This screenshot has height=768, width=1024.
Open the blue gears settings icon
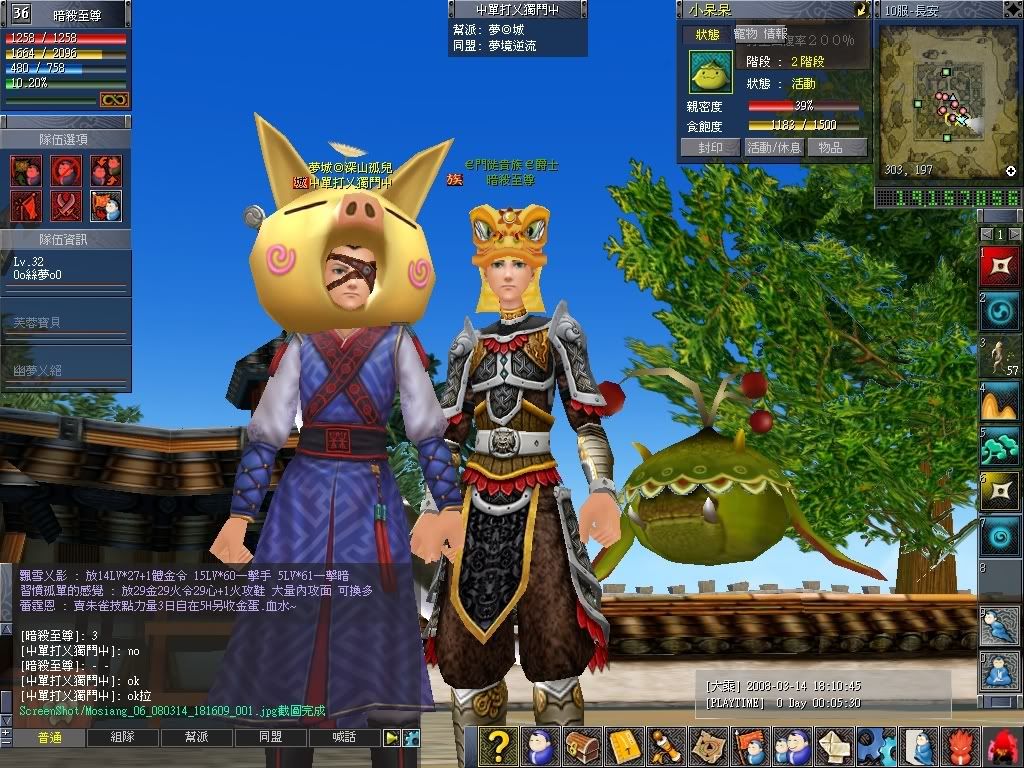(x=877, y=746)
